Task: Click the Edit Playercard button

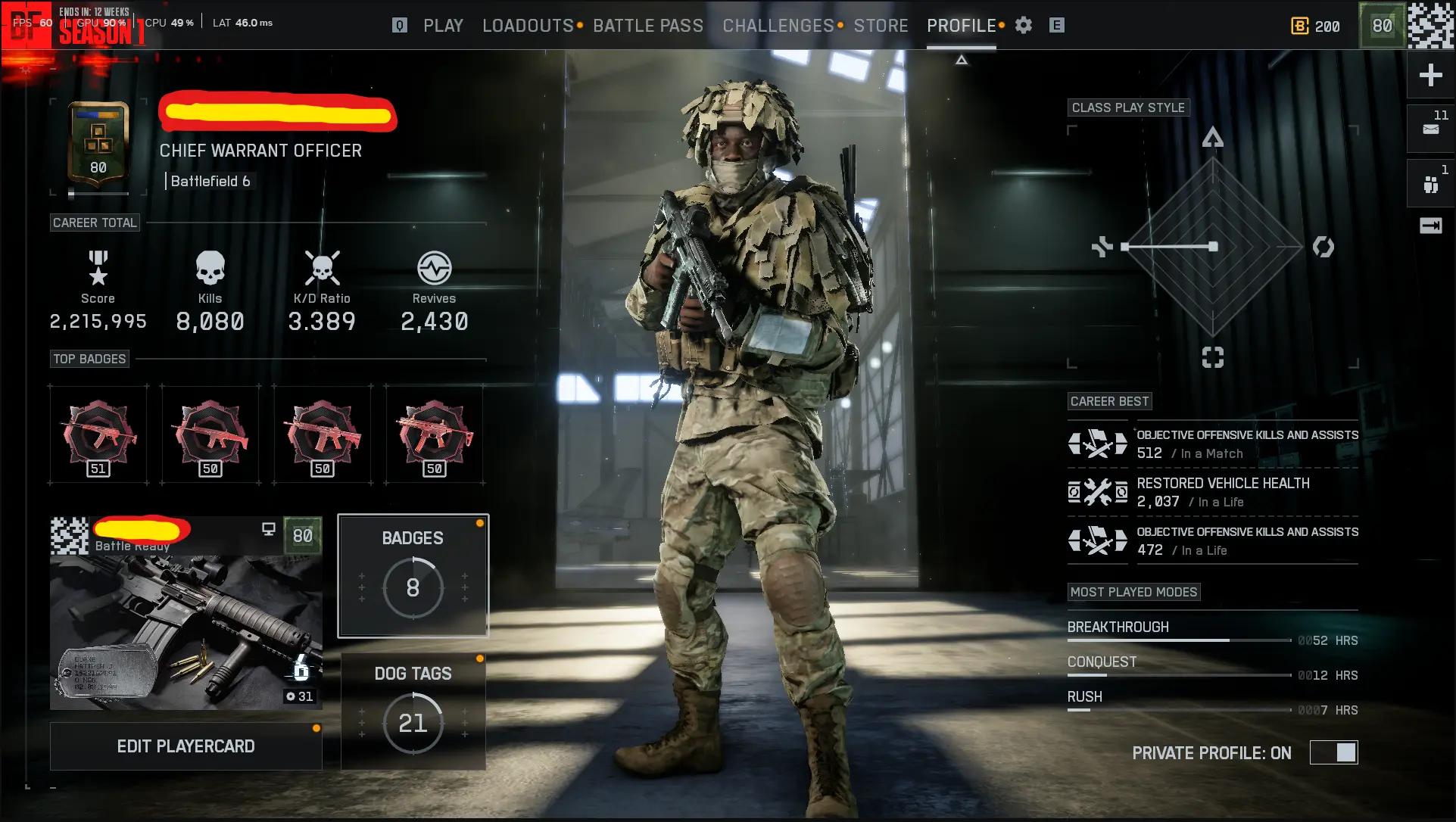Action: (186, 746)
